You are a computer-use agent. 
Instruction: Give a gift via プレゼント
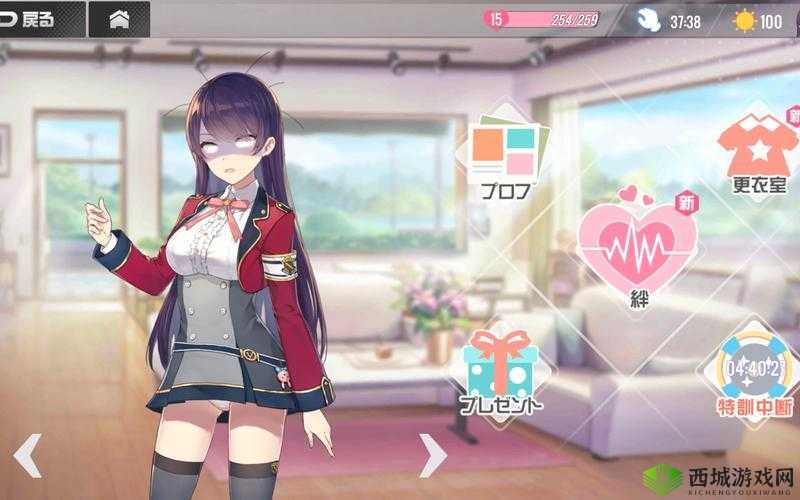pyautogui.click(x=501, y=371)
